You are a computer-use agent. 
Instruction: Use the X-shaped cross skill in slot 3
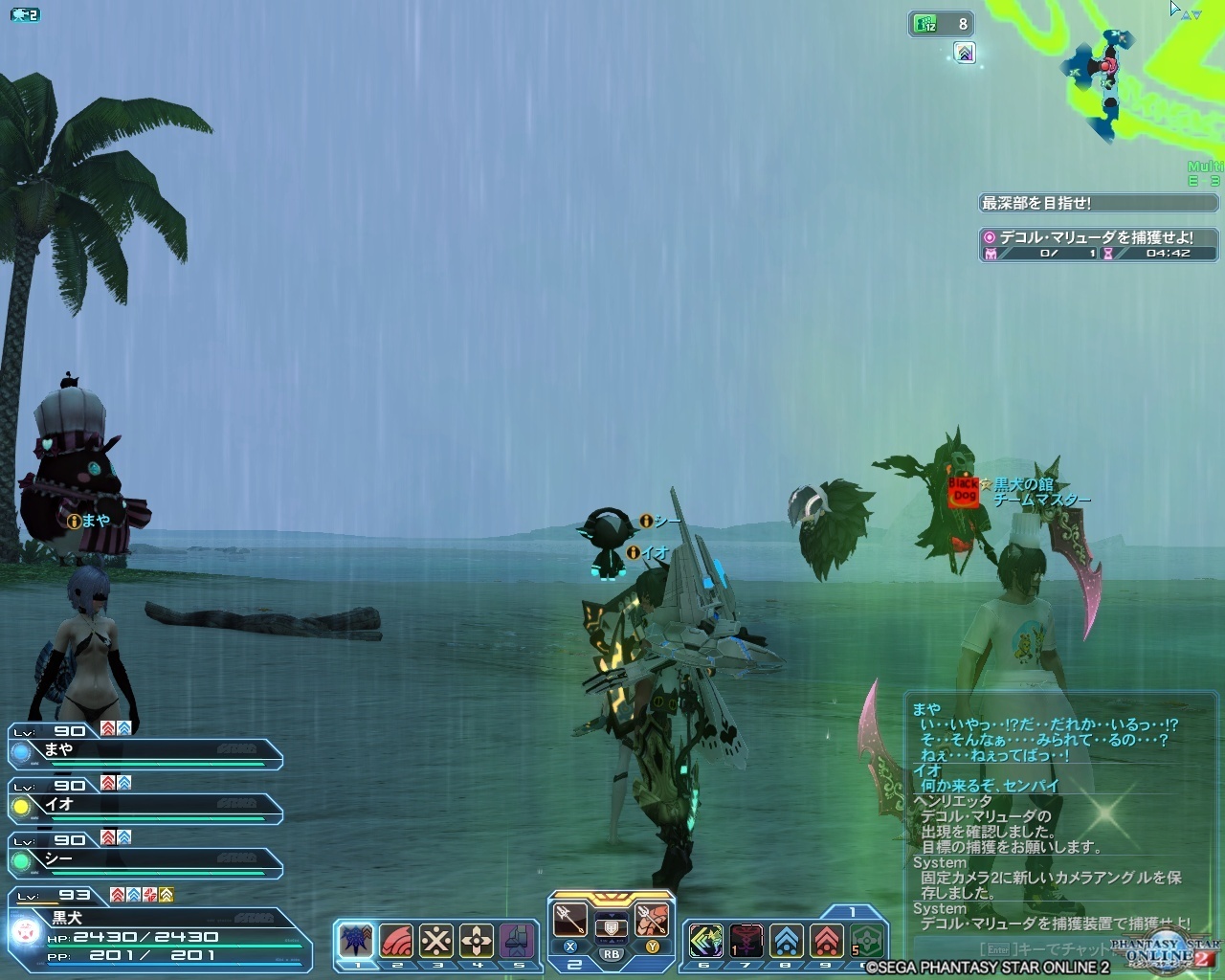click(x=436, y=940)
